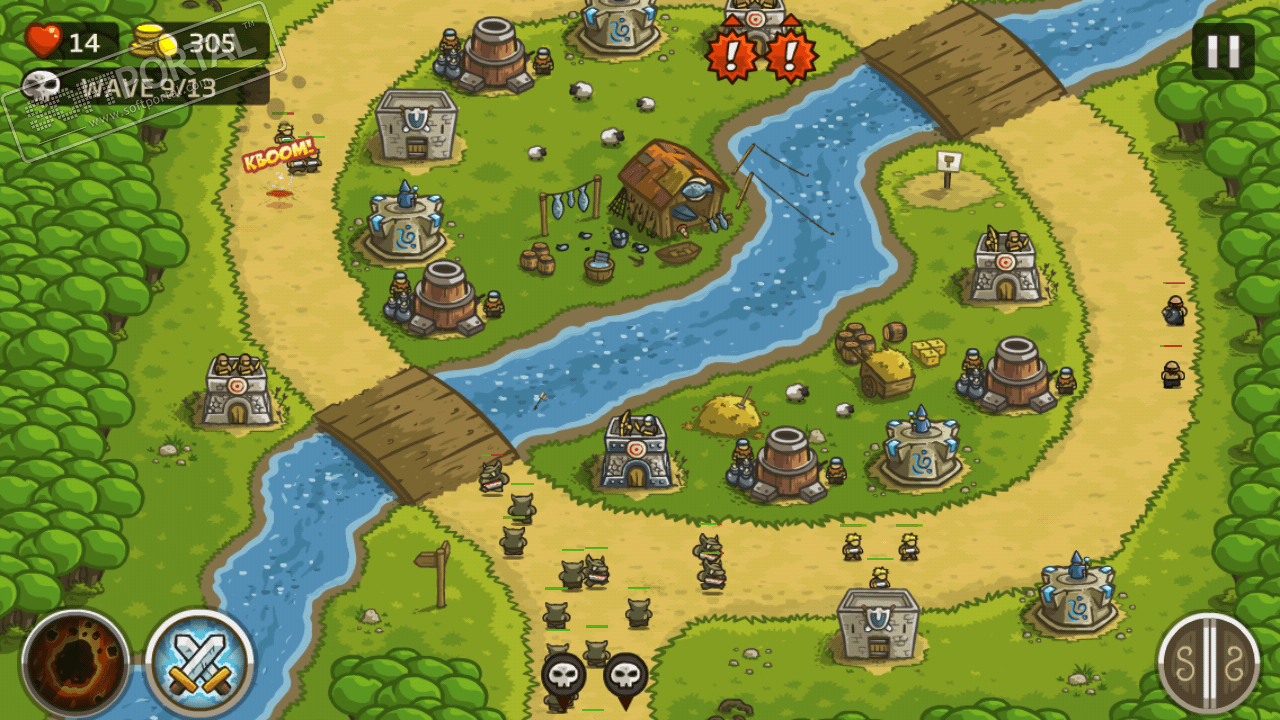Call reinforcements with the crossed swords ability
Screen dimensions: 1280x720
coord(199,662)
